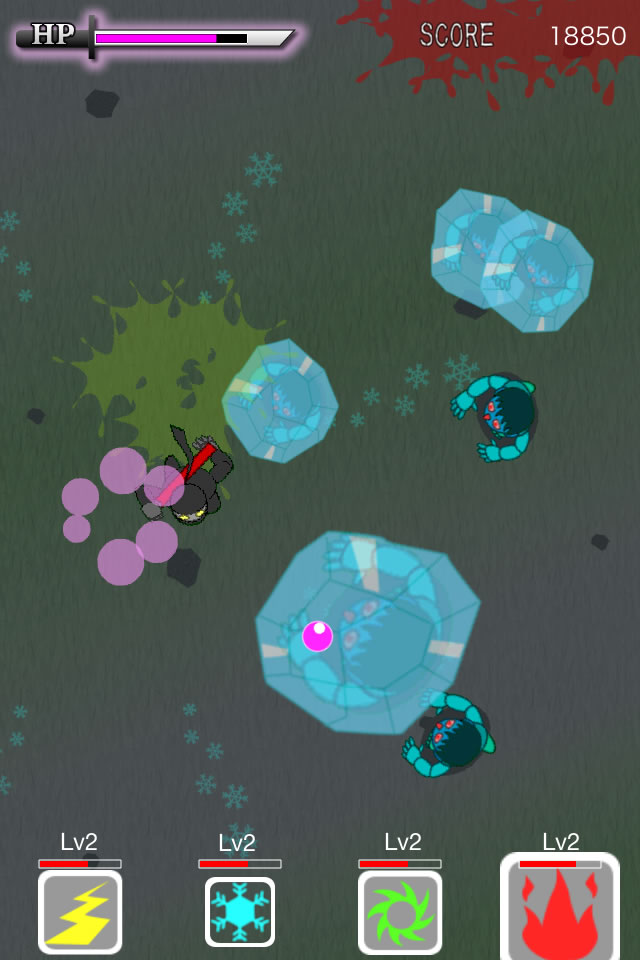Choose the red flame fire skill

[x=560, y=908]
